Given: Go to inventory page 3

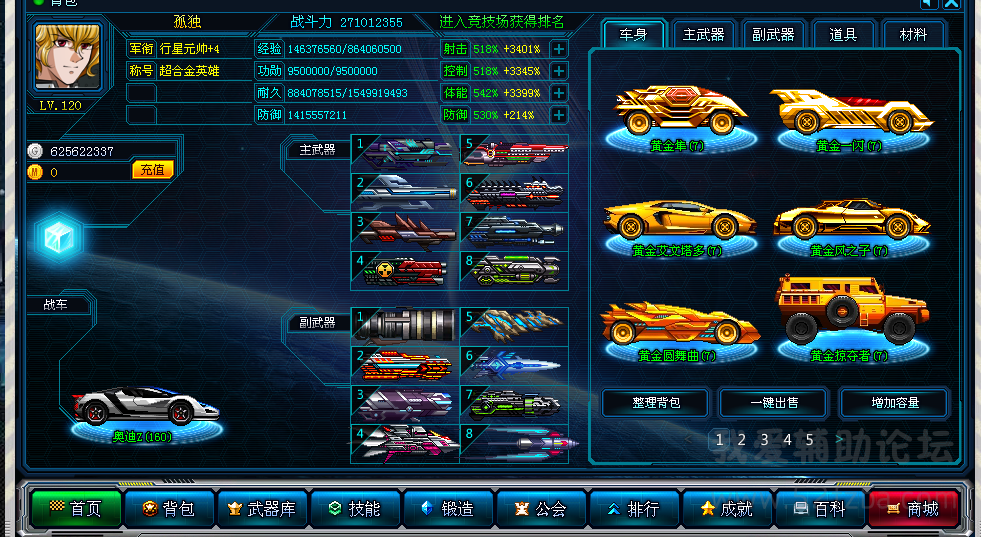Looking at the screenshot, I should pyautogui.click(x=764, y=439).
